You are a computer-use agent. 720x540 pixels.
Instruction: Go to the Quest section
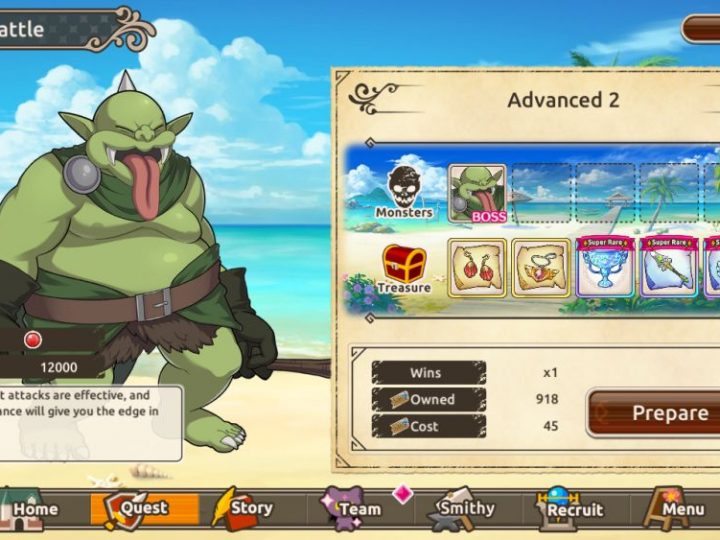click(x=131, y=508)
